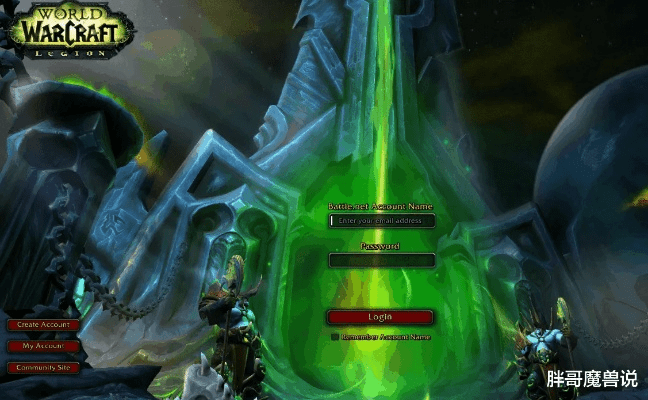Toggle the Remember Account Name checkbox
Viewport: 648px width, 400px height.
(x=335, y=337)
